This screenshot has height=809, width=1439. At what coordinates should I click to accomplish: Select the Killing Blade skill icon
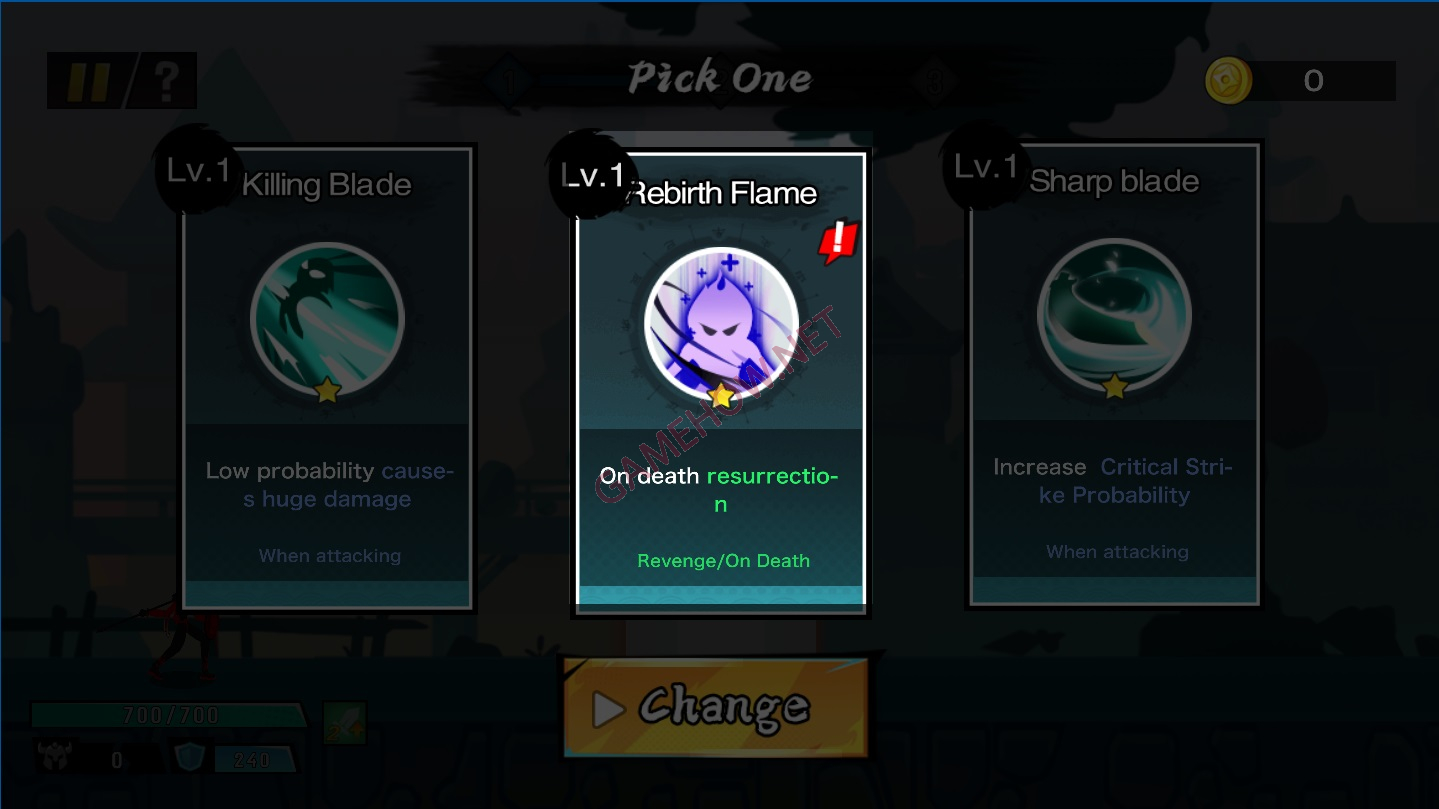pos(327,318)
